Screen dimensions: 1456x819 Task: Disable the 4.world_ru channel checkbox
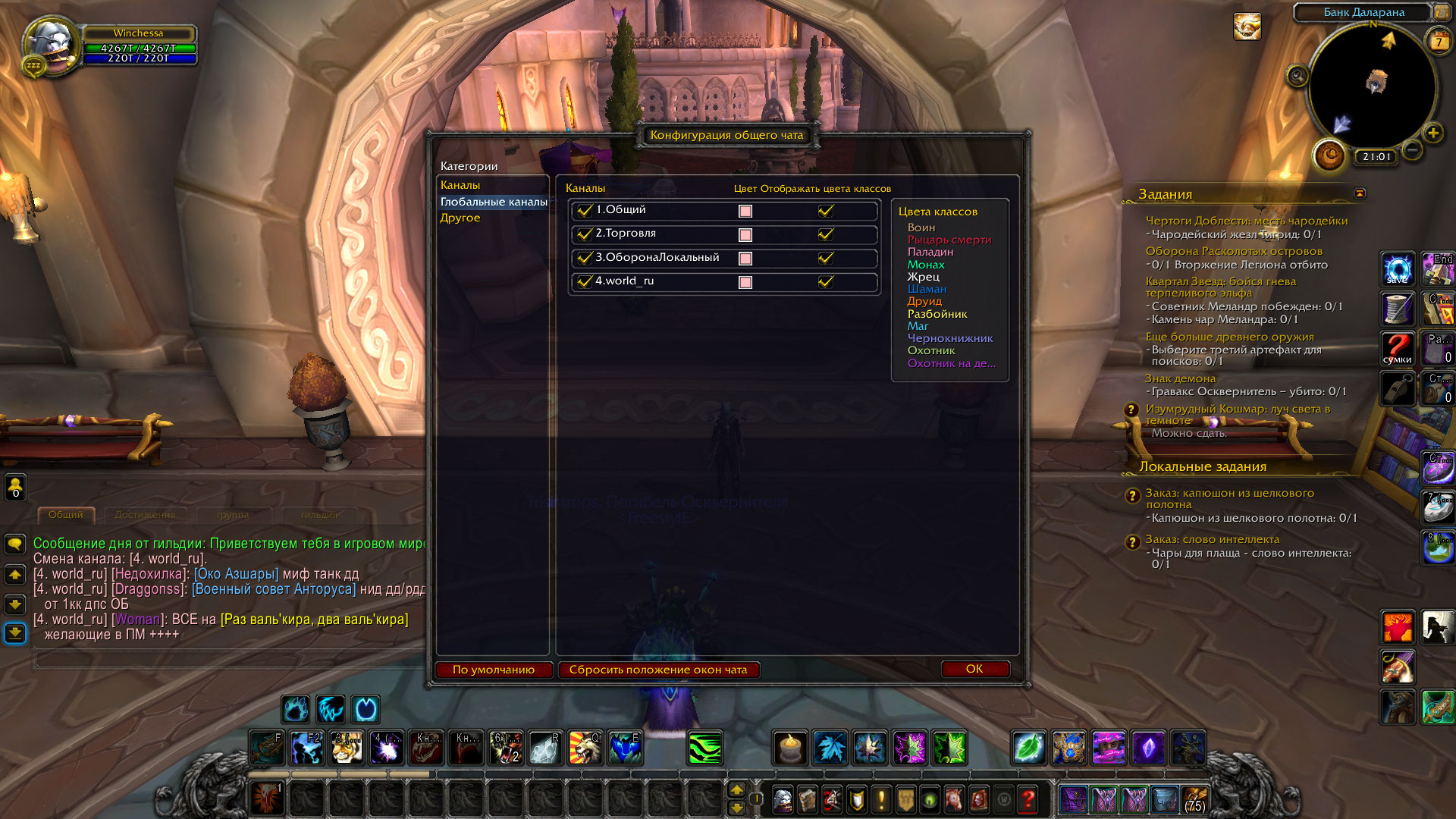pyautogui.click(x=584, y=281)
